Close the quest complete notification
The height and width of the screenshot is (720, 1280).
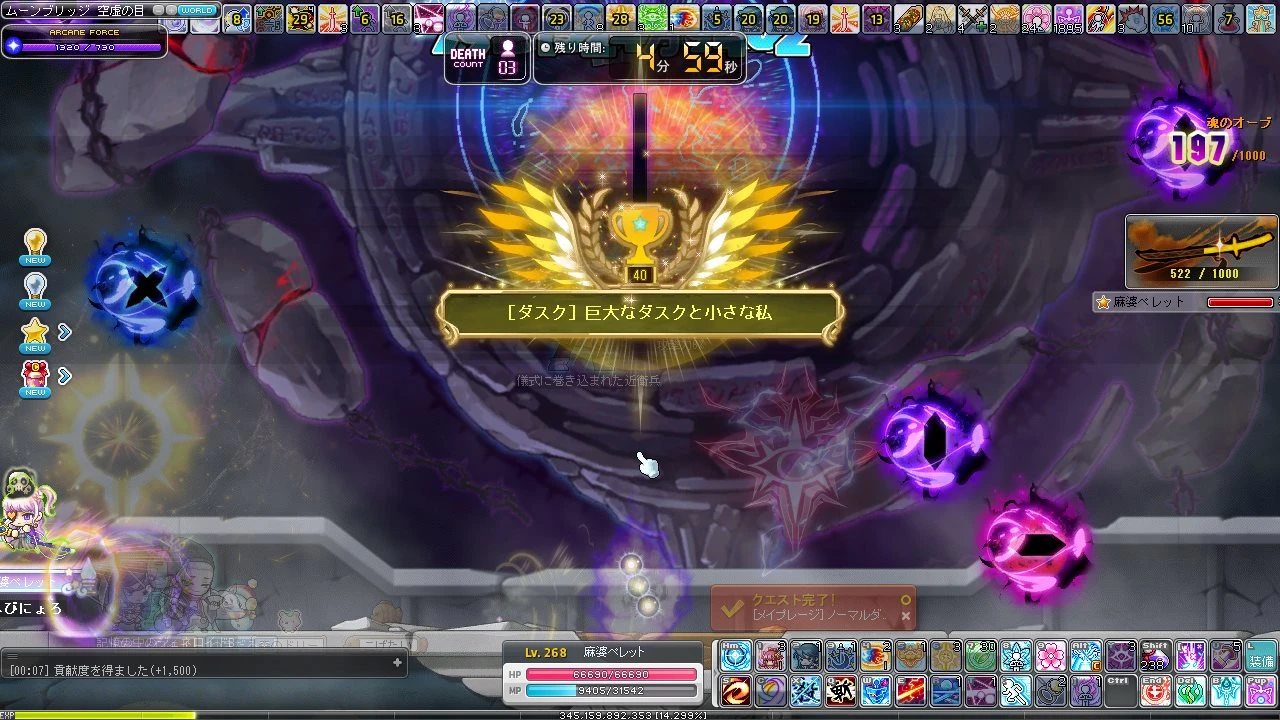pos(906,616)
